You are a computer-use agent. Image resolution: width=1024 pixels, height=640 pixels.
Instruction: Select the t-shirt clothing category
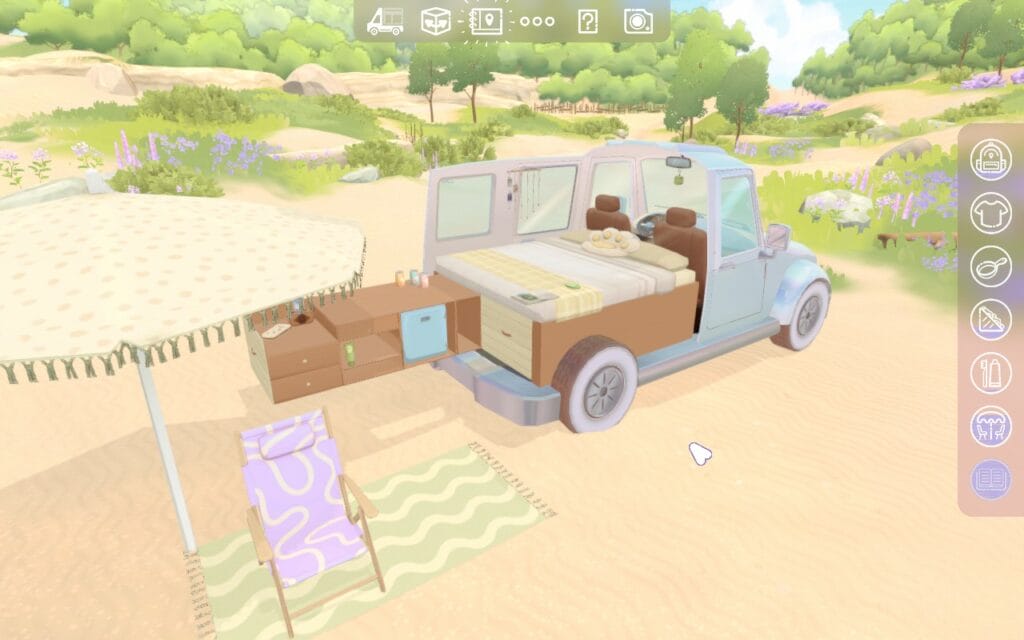click(991, 213)
